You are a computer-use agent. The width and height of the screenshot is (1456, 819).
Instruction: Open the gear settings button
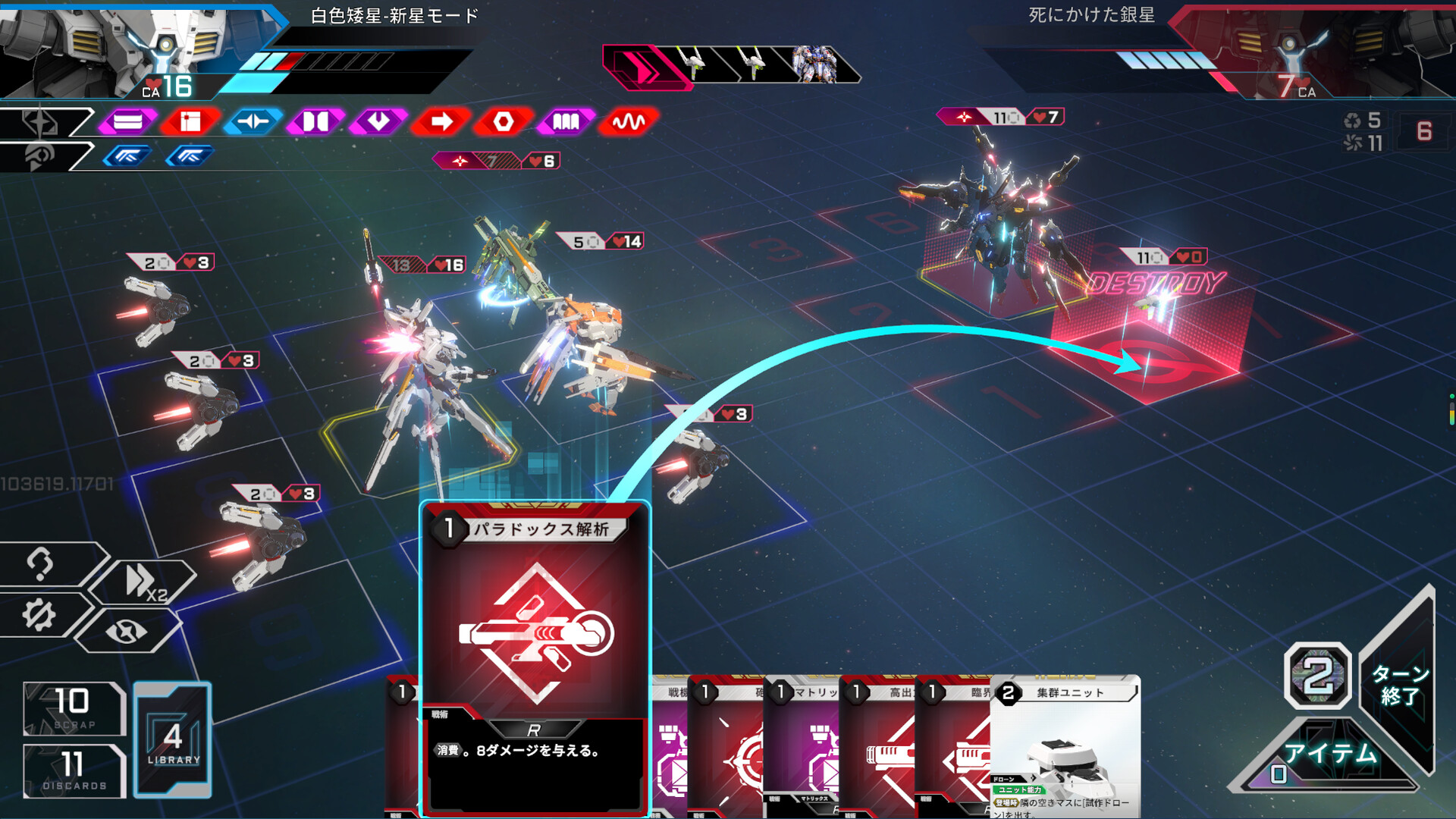[x=39, y=615]
